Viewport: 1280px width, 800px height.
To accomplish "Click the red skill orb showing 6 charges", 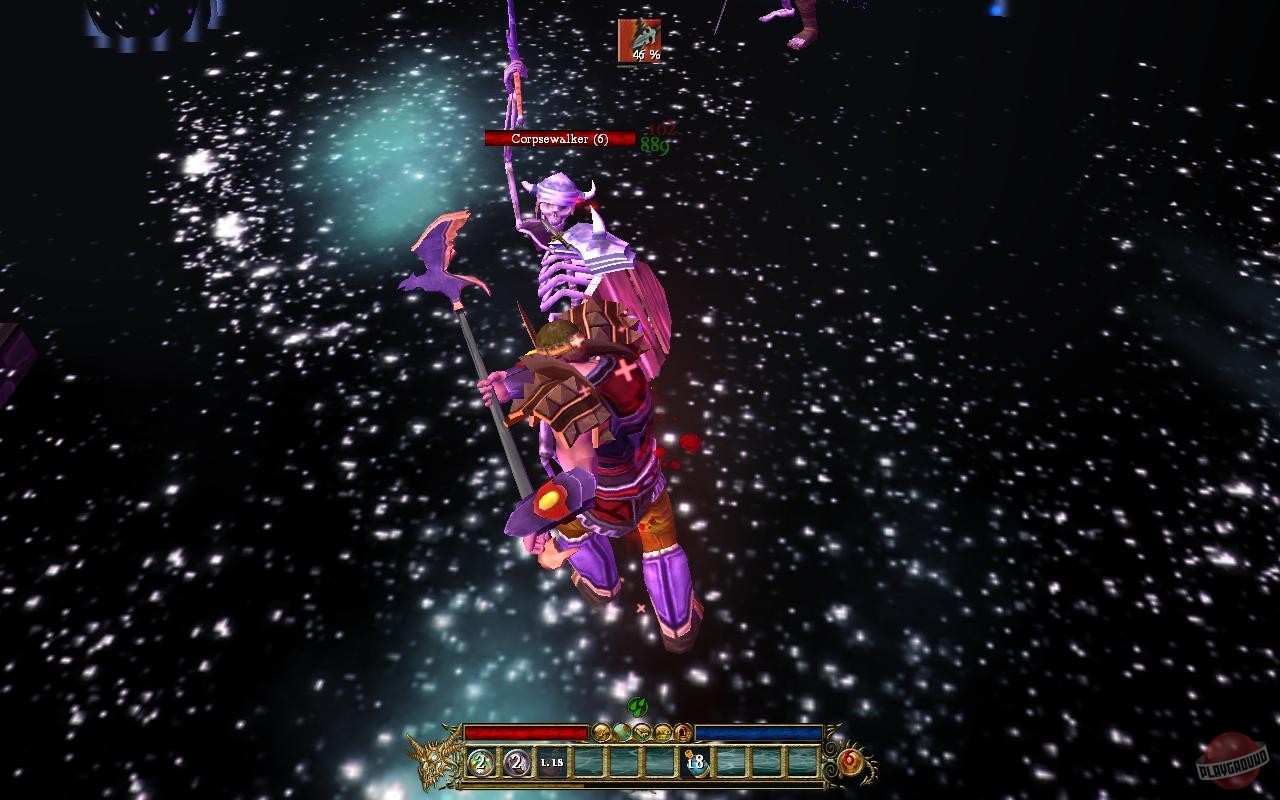I will [x=849, y=762].
